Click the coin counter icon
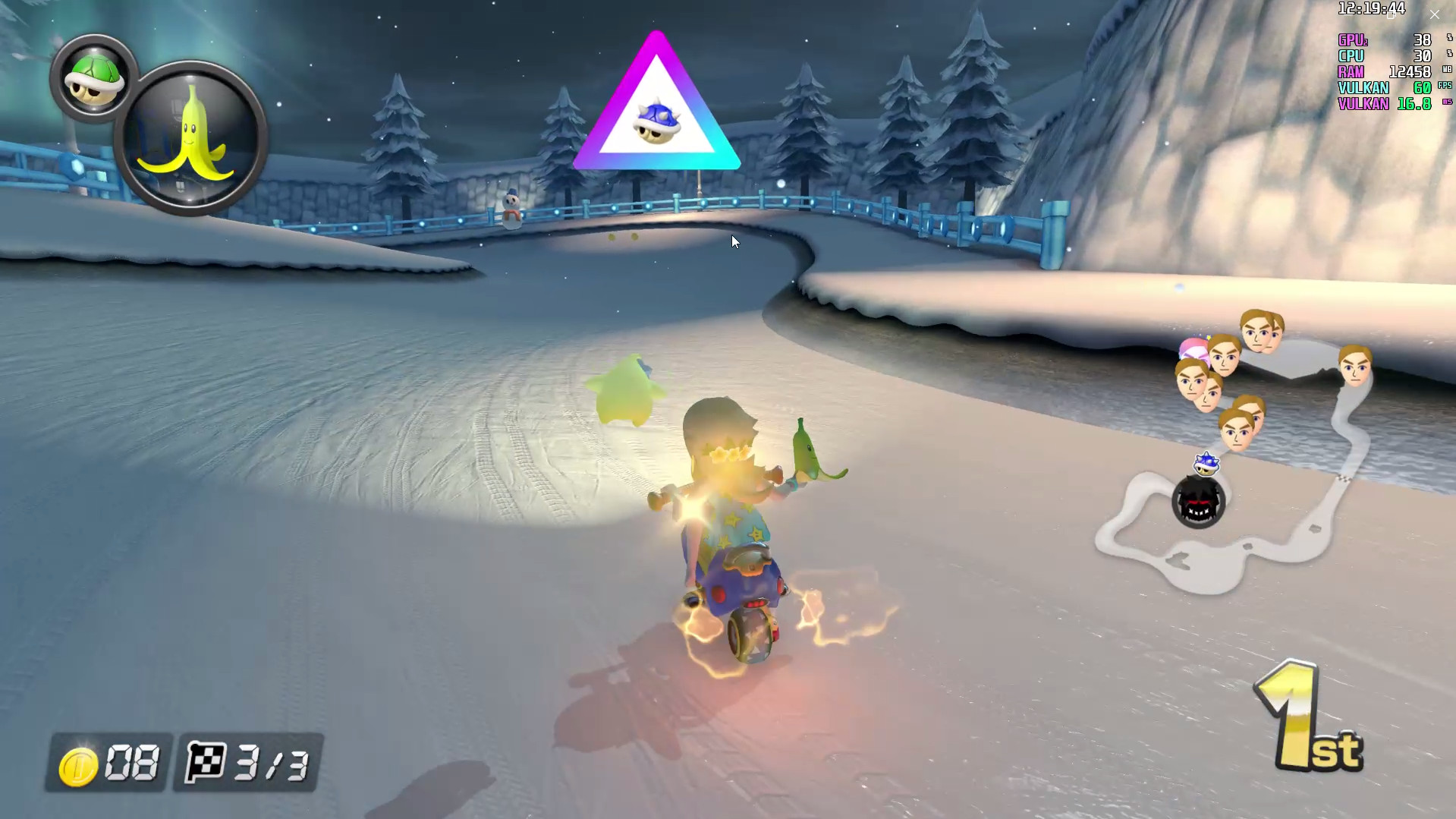1456x819 pixels. click(78, 764)
